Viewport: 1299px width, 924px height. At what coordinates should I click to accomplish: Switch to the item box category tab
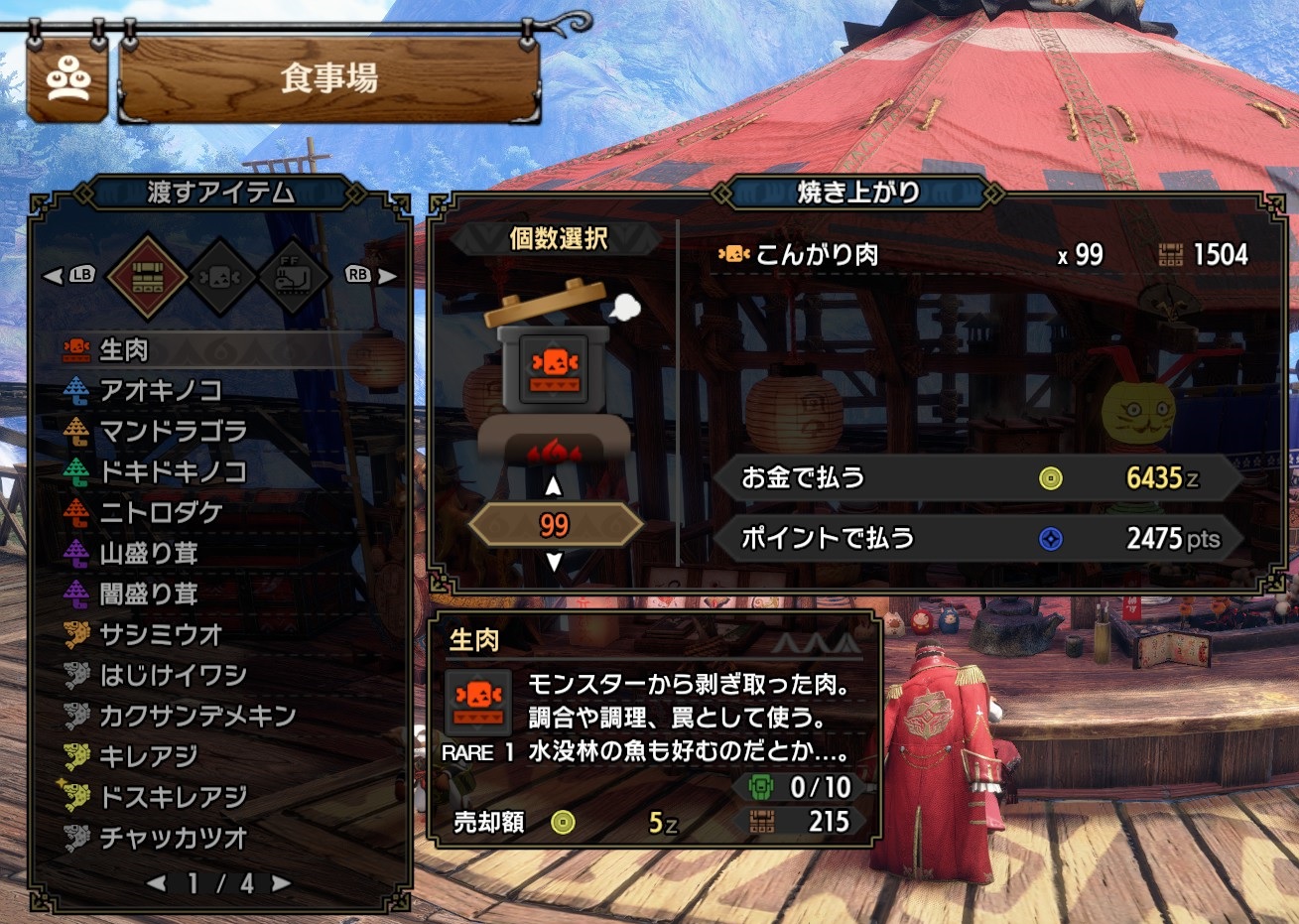[147, 275]
